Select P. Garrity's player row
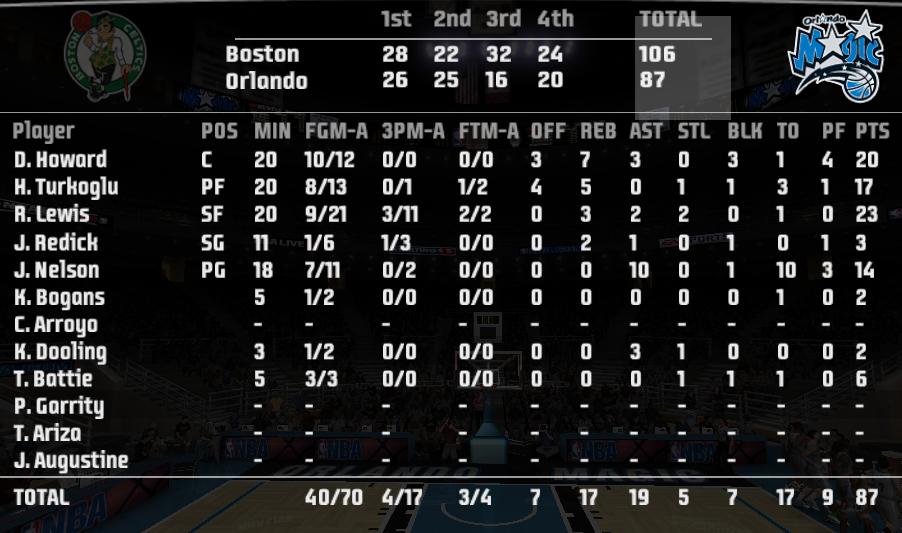Screen dimensions: 902x533 (59, 406)
